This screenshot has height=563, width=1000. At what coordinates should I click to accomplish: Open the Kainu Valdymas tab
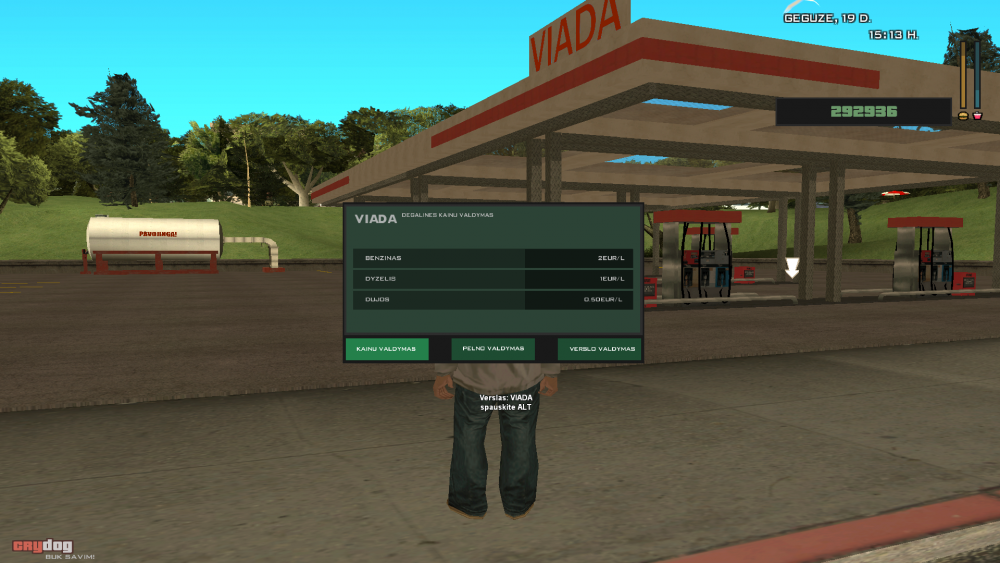click(386, 349)
